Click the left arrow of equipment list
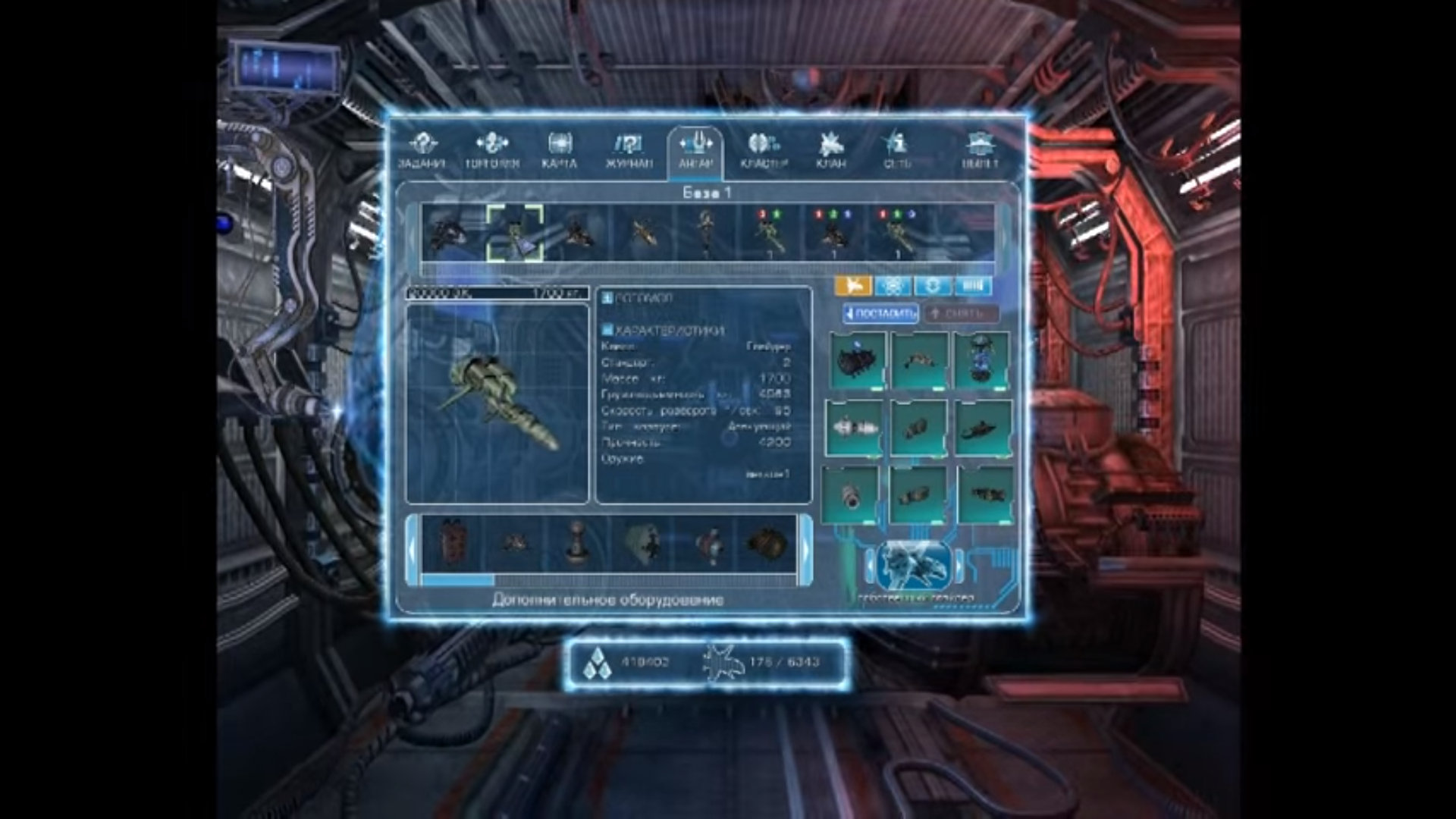The width and height of the screenshot is (1456, 819). (x=412, y=549)
